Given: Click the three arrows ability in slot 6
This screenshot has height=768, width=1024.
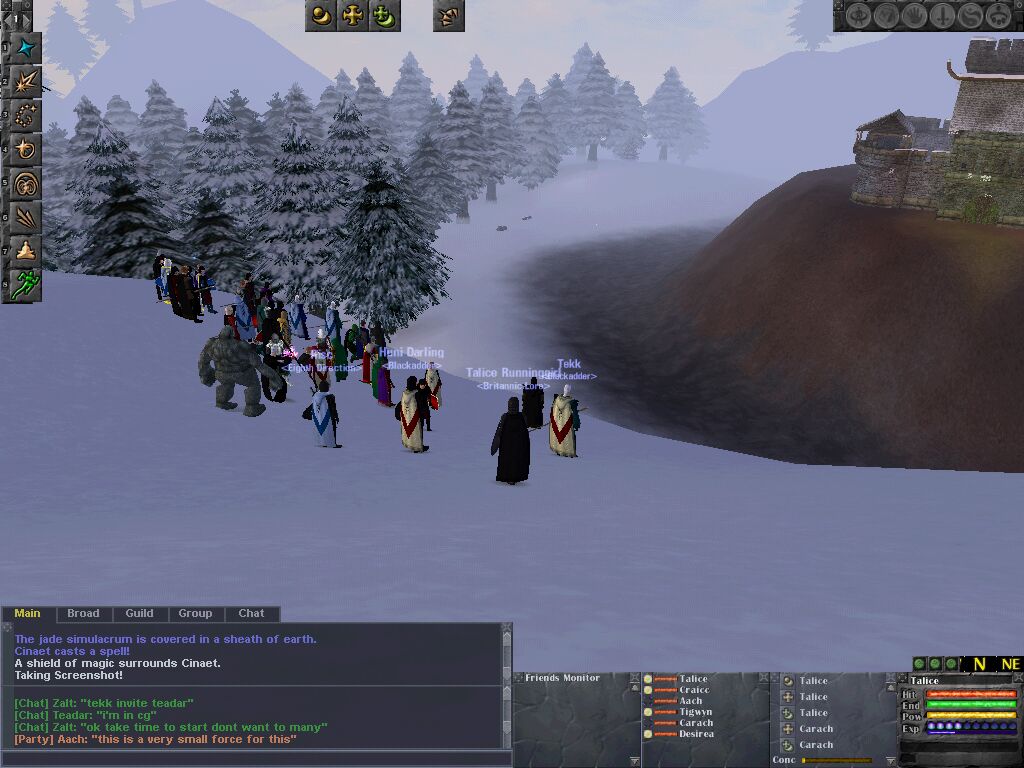Looking at the screenshot, I should click(25, 217).
